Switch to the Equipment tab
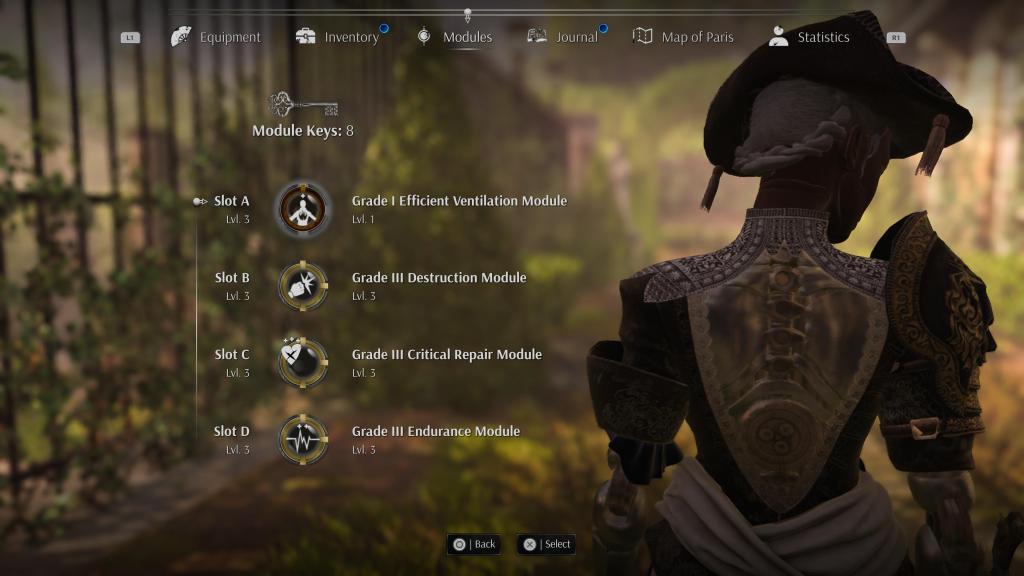The width and height of the screenshot is (1024, 576). tap(217, 37)
